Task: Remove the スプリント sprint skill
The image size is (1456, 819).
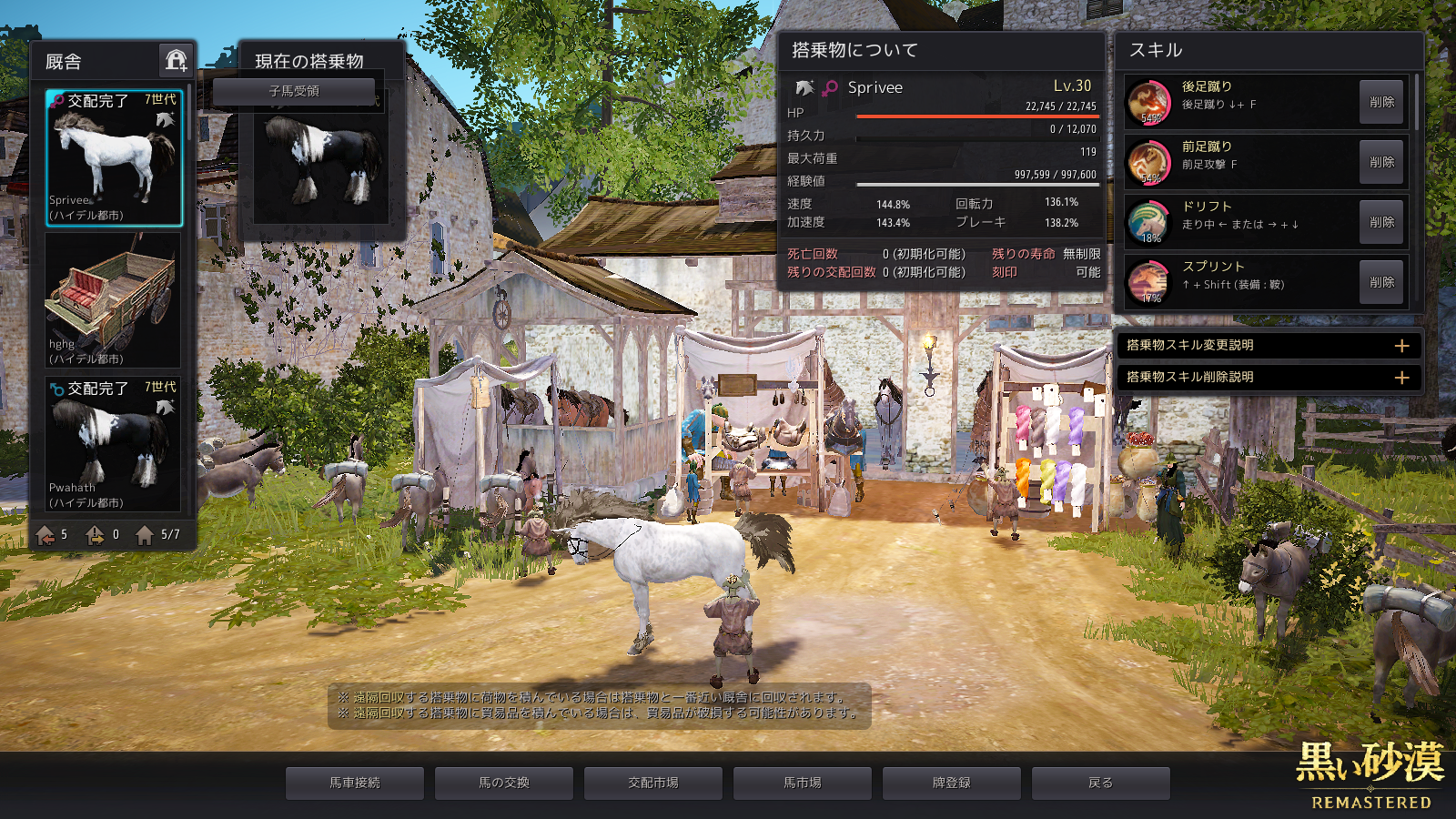Action: (x=1381, y=282)
